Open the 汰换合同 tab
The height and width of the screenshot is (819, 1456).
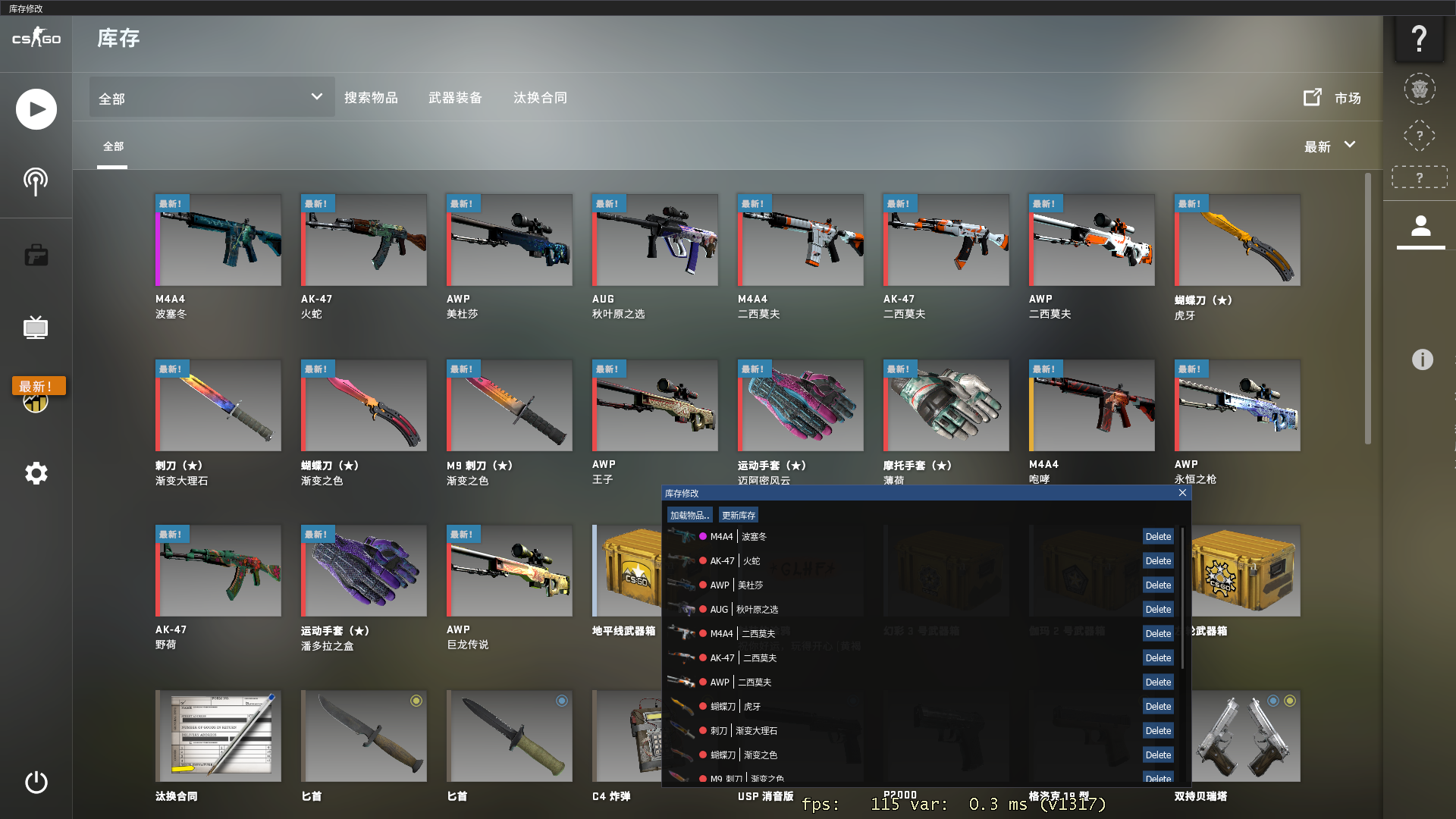coord(539,97)
